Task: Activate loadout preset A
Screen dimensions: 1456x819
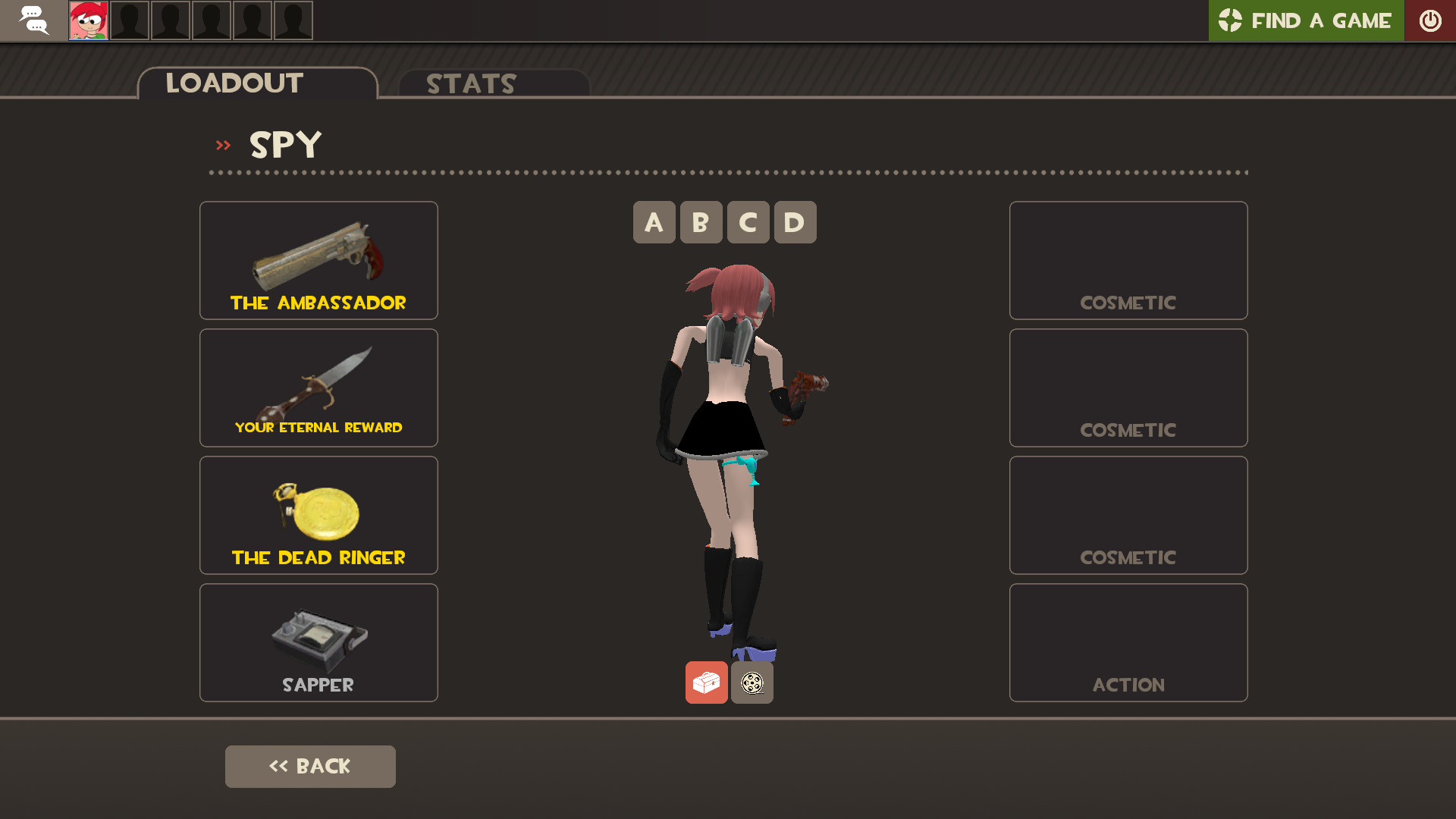Action: [654, 222]
